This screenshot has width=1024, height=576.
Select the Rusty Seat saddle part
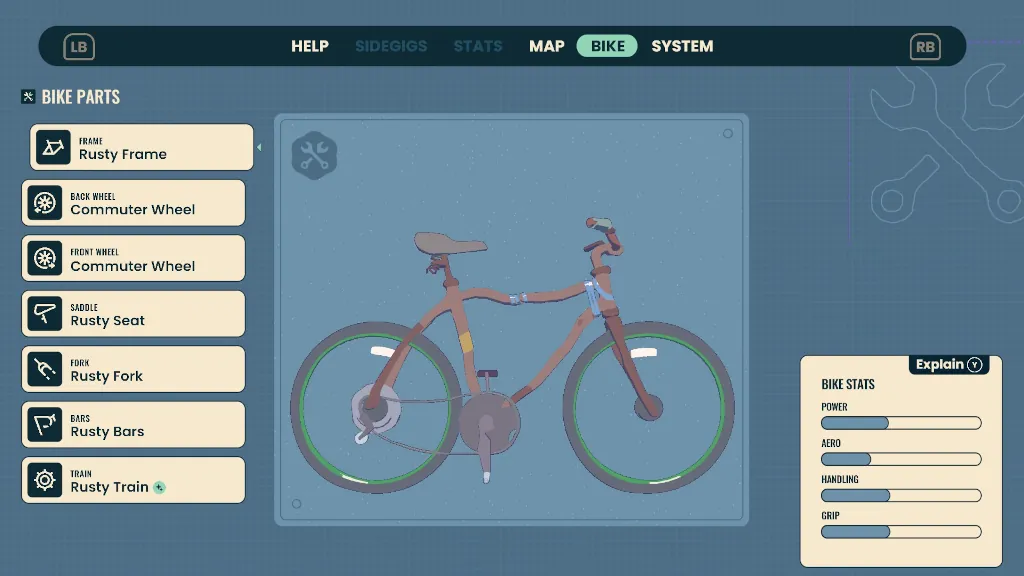point(133,314)
